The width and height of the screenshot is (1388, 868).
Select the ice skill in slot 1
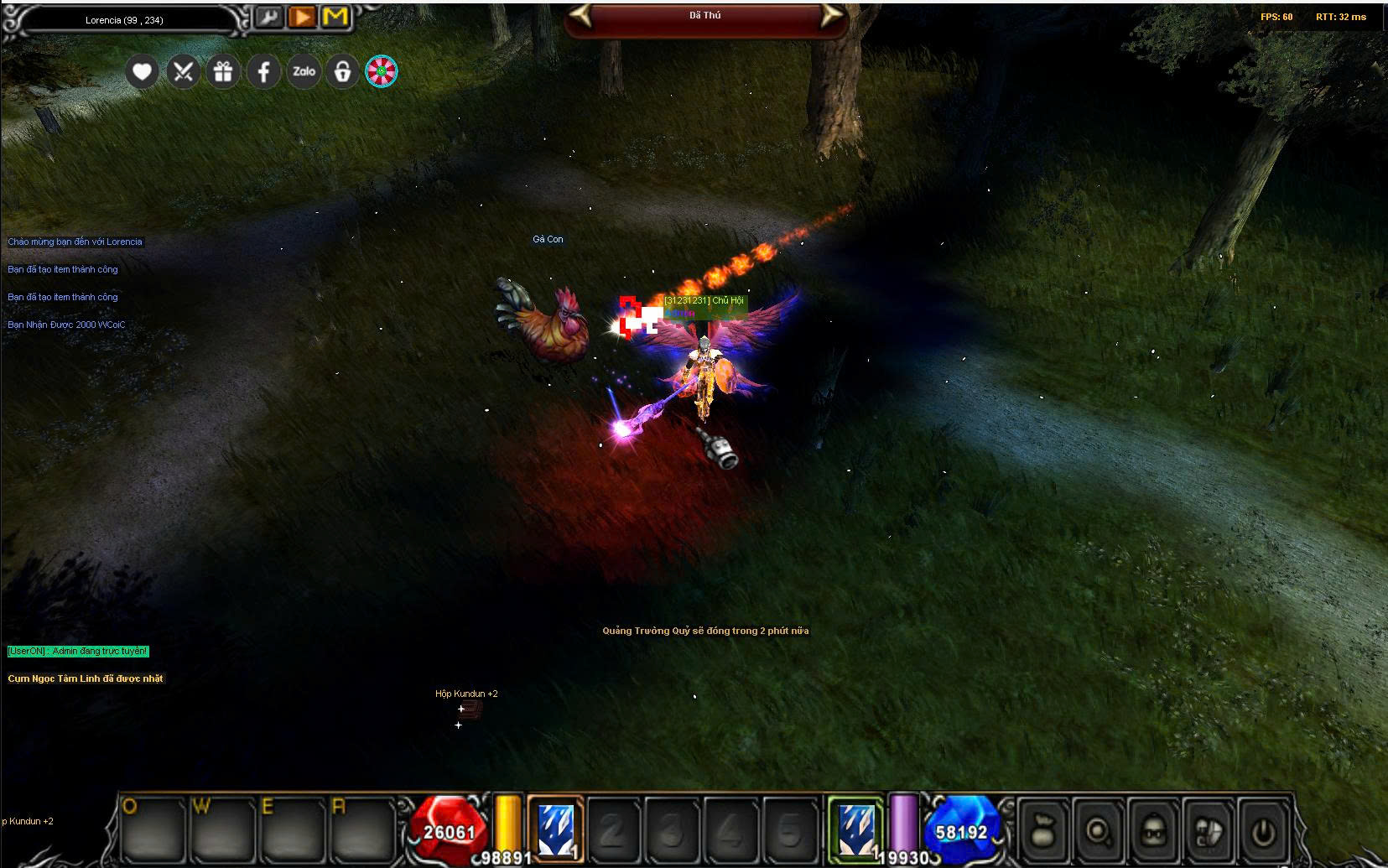pyautogui.click(x=555, y=829)
